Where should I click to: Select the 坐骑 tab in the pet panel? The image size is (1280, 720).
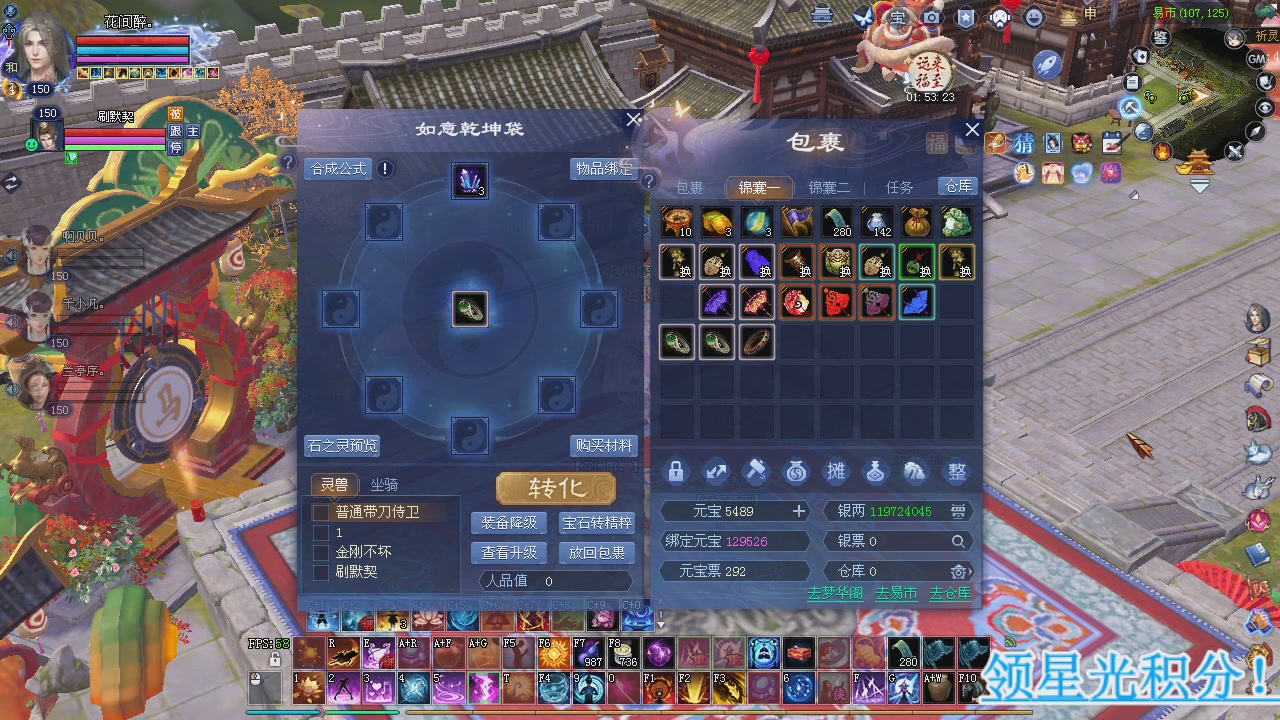tap(385, 485)
